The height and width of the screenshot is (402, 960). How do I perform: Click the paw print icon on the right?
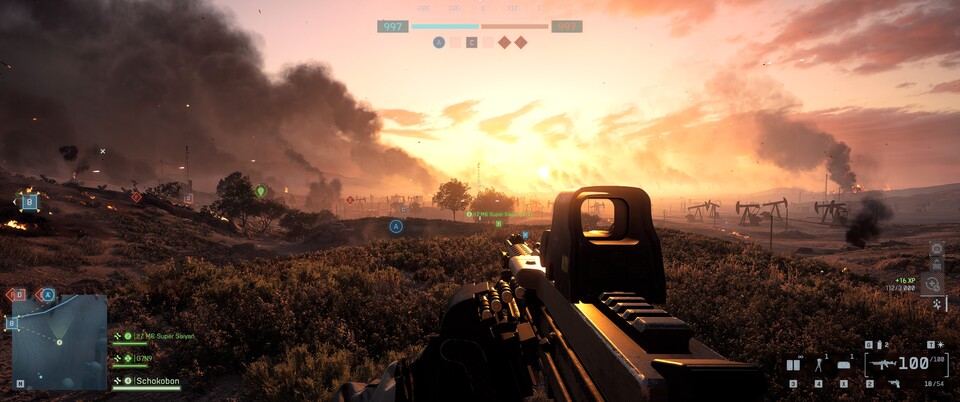tap(936, 301)
